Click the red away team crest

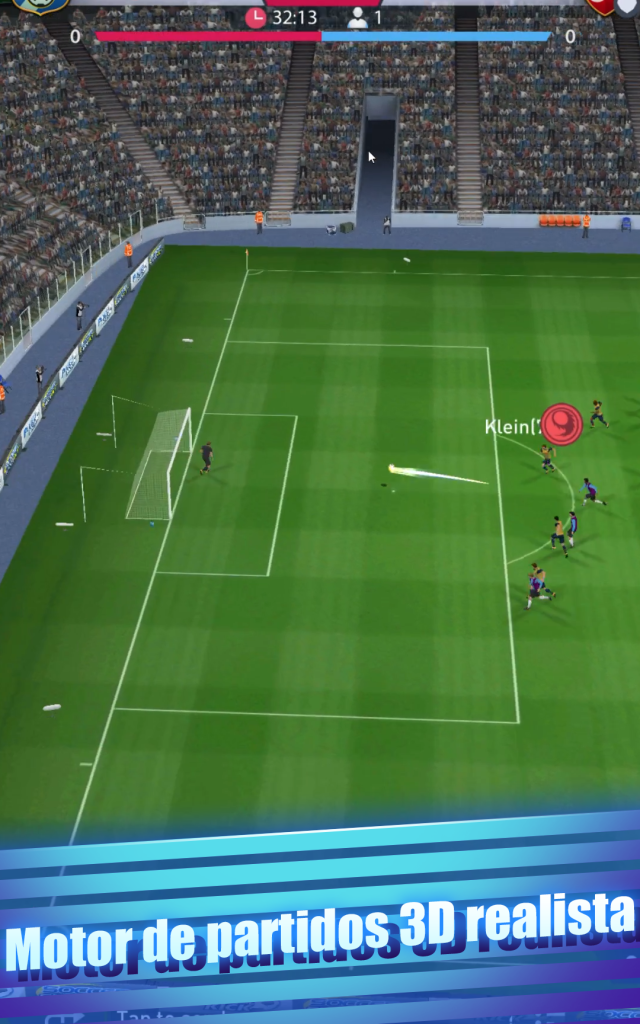click(602, 5)
